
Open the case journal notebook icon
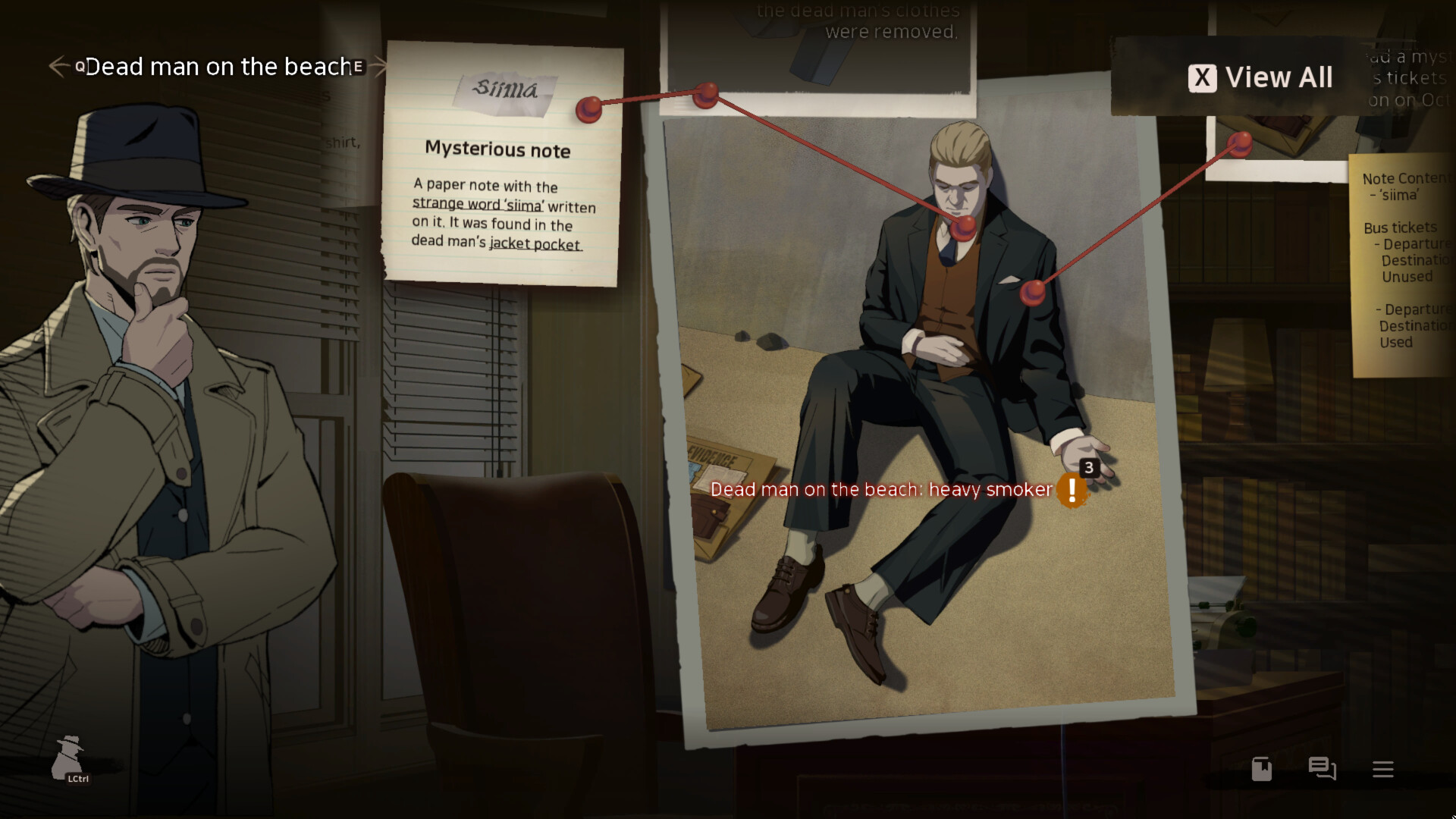1261,769
